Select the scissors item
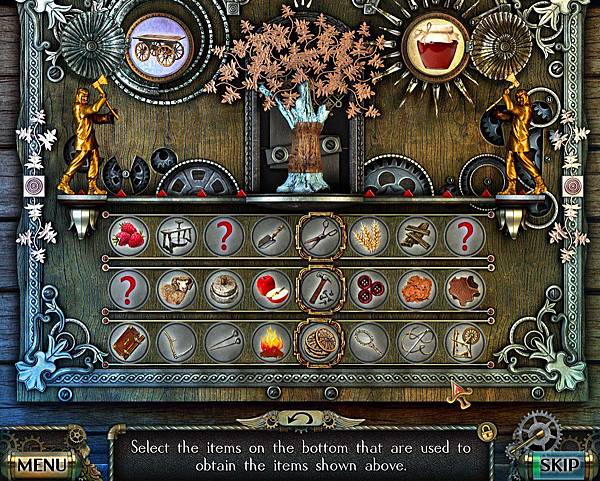 (x=321, y=236)
